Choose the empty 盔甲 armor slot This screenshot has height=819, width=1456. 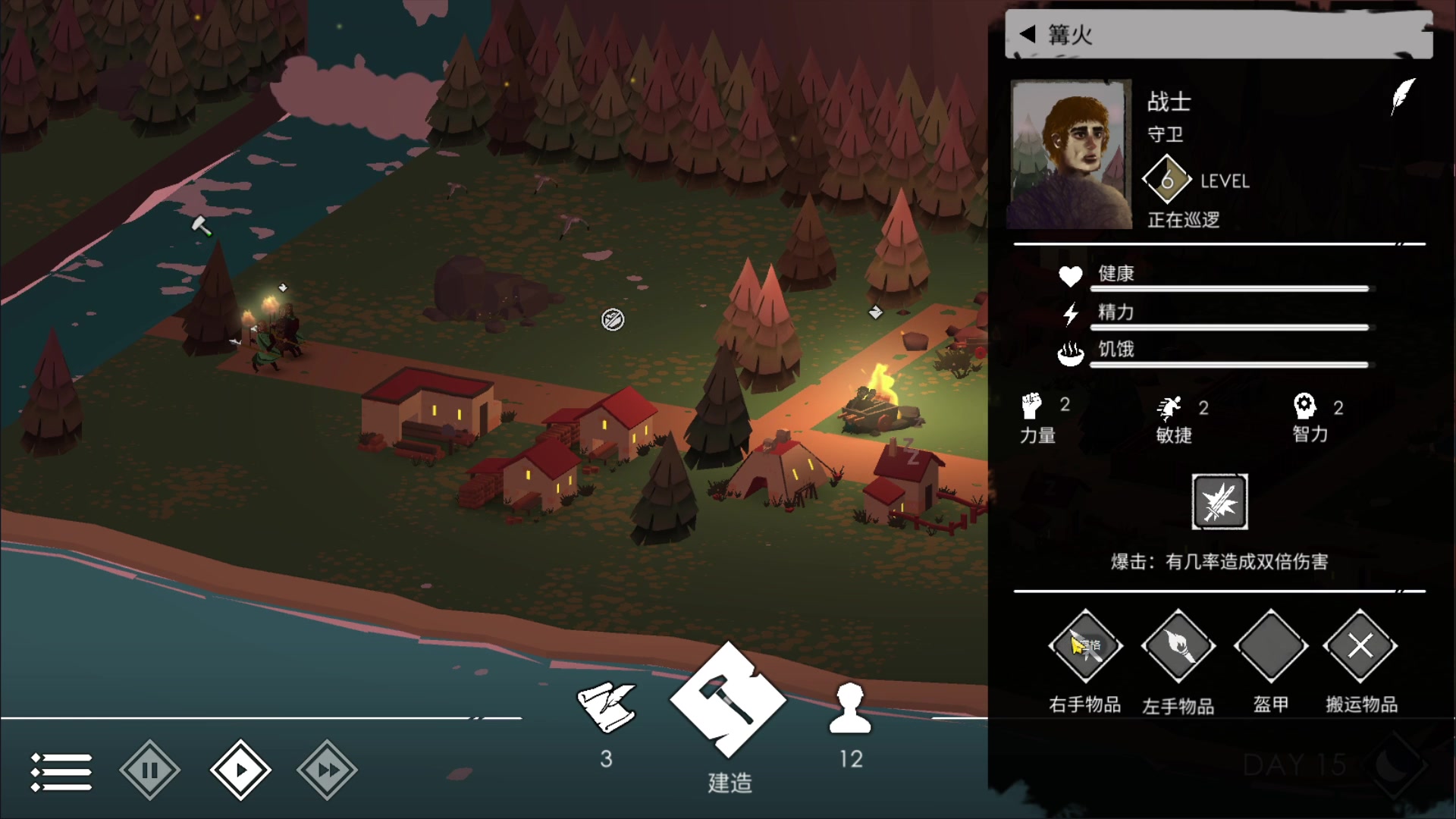click(1271, 647)
